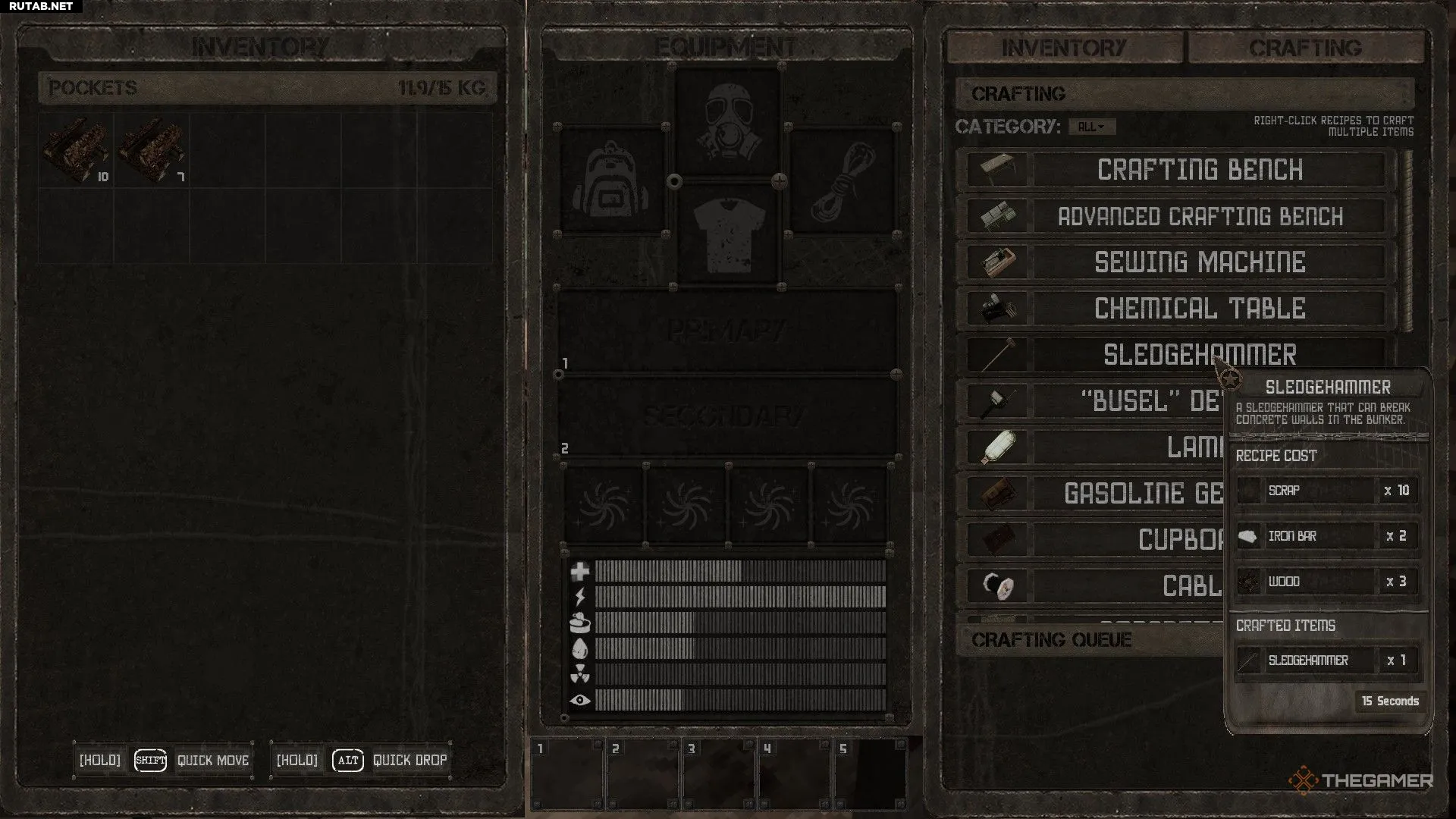Select the Crafting Bench recipe
This screenshot has width=1456, height=819.
point(1199,170)
